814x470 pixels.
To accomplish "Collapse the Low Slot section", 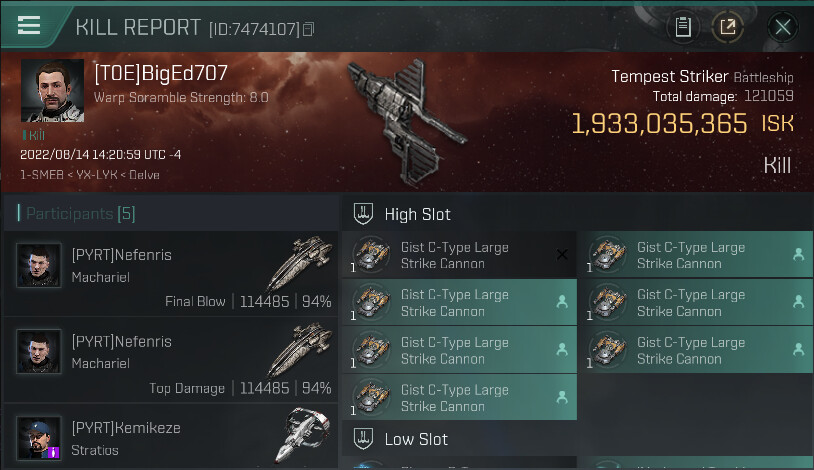I will (358, 439).
